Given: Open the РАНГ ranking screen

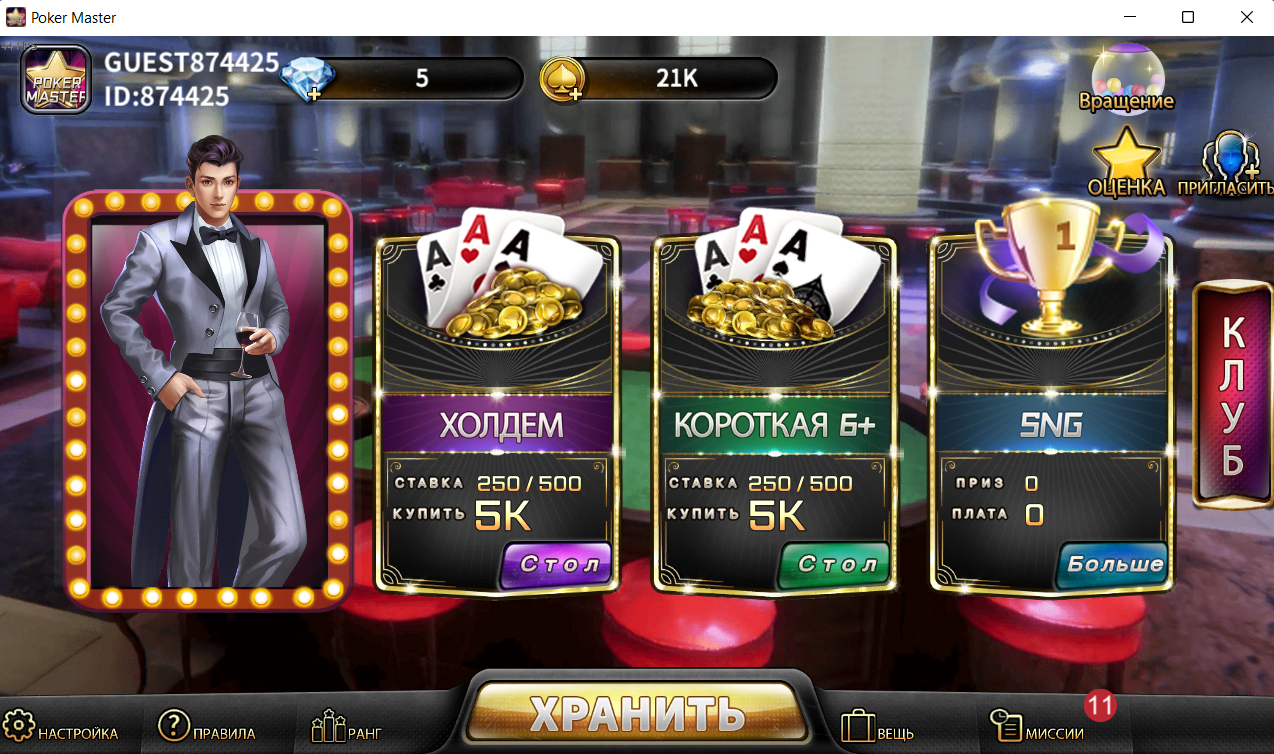Looking at the screenshot, I should point(346,730).
